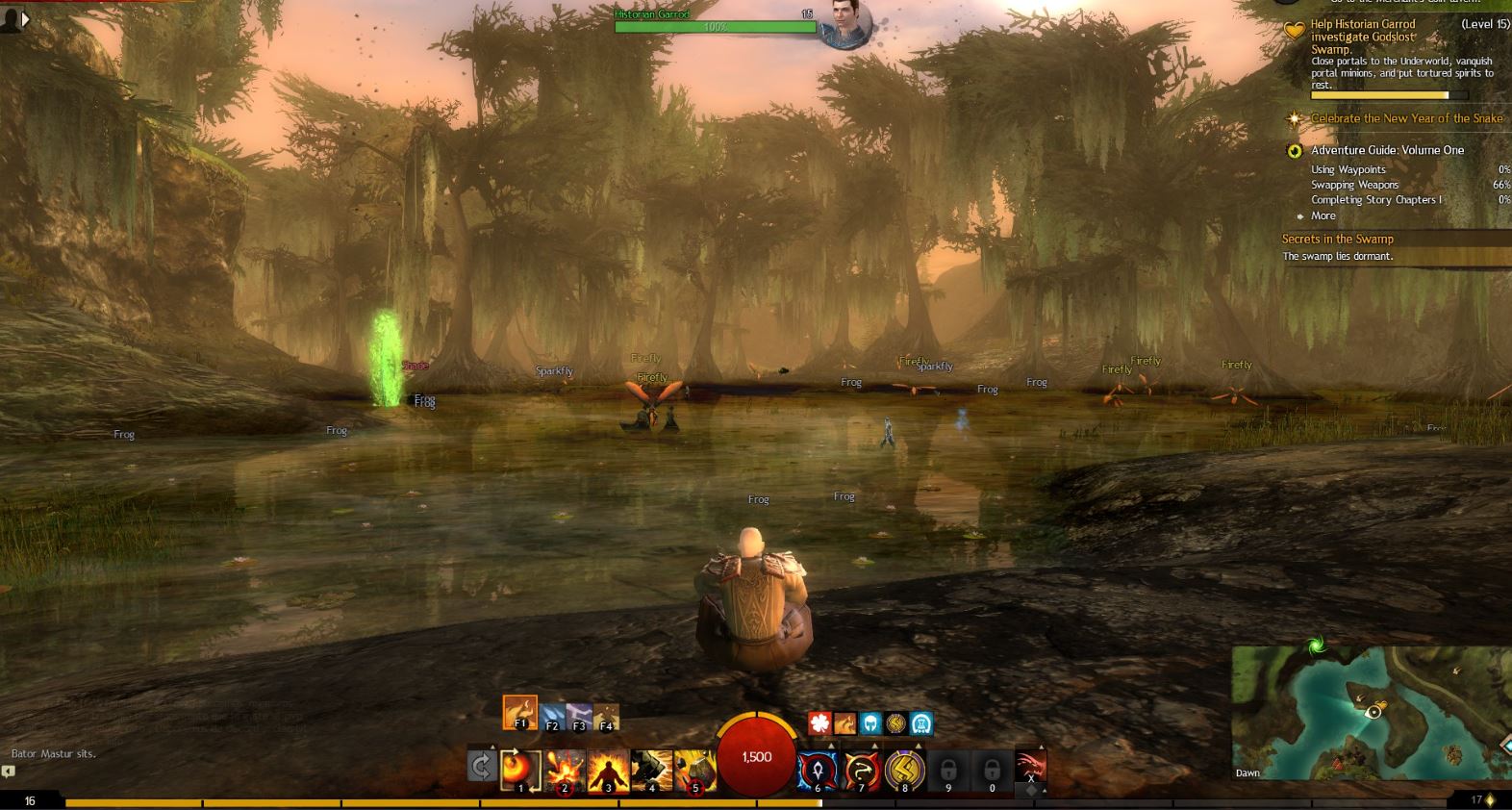Activate the F1 fire attunement
Screen dimensions: 1512x810
(519, 713)
